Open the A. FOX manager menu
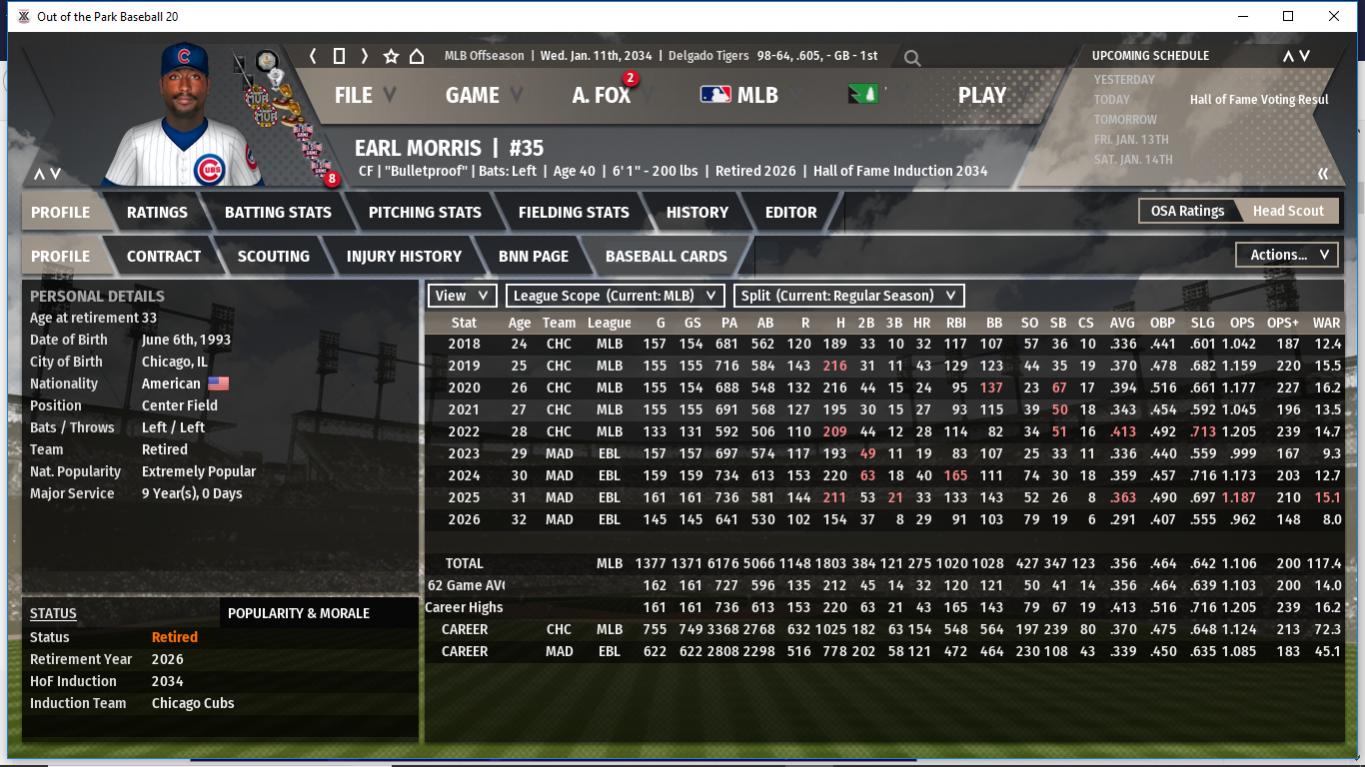 pos(601,95)
